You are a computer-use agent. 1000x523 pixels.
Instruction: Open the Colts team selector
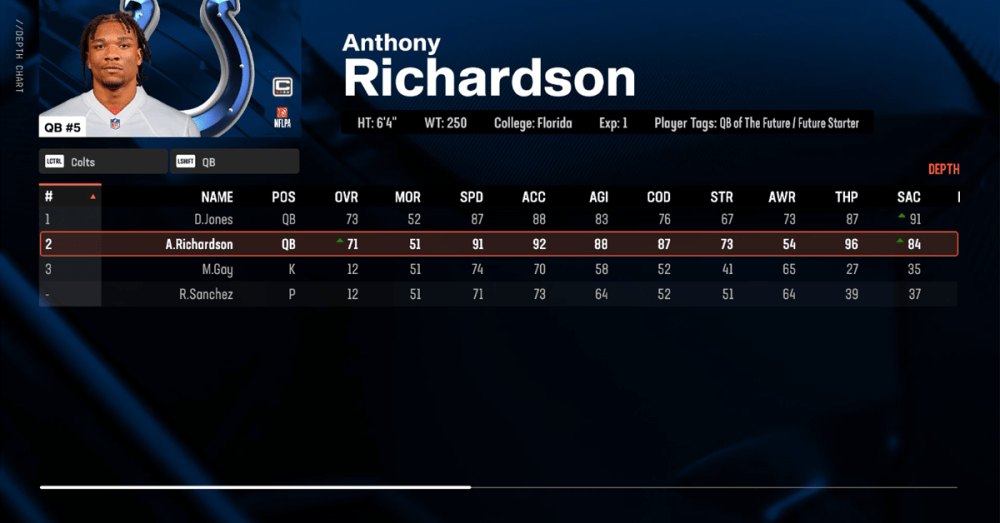click(x=103, y=161)
